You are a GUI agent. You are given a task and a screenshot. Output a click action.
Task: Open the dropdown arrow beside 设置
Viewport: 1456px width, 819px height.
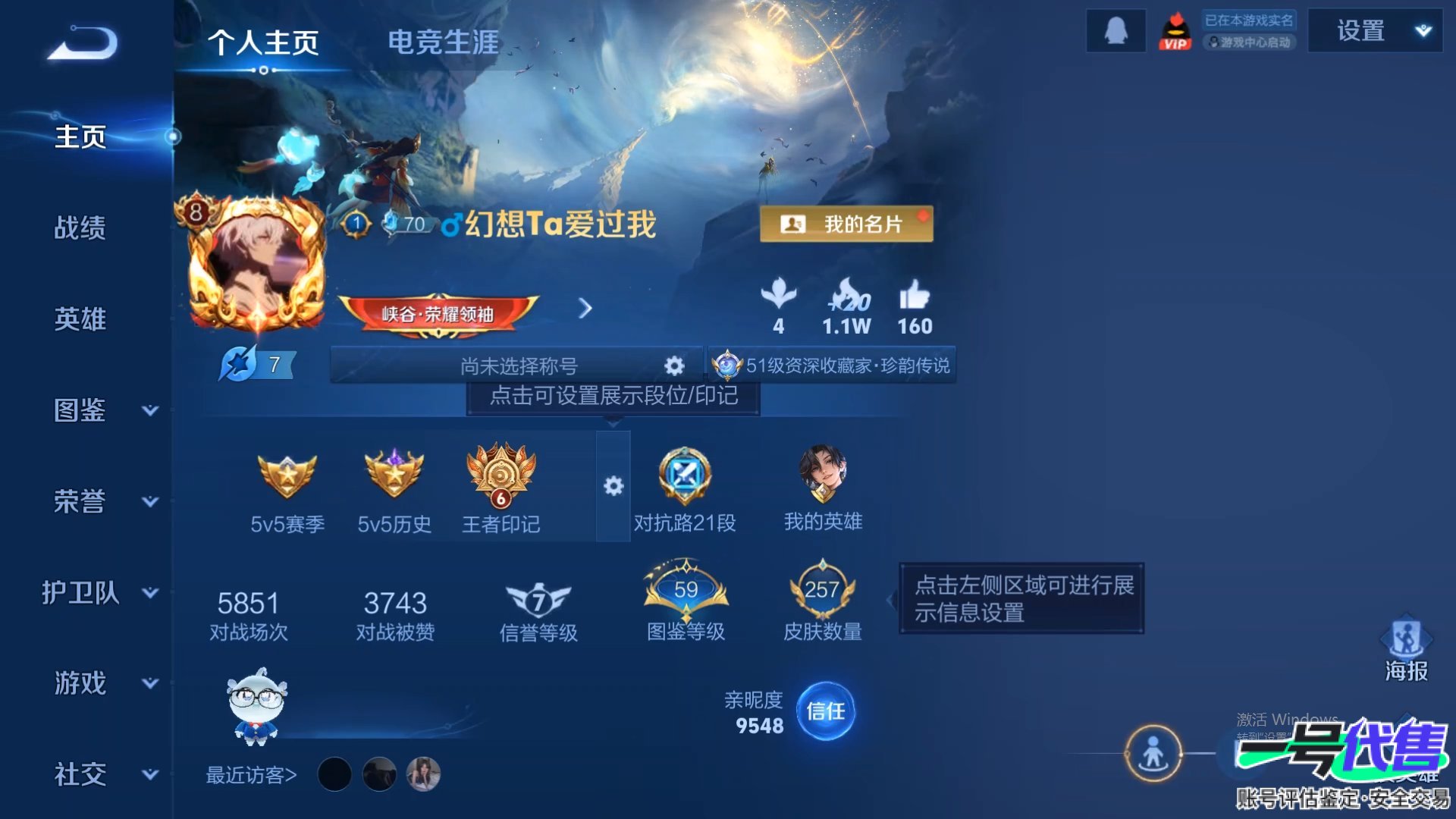[1423, 30]
